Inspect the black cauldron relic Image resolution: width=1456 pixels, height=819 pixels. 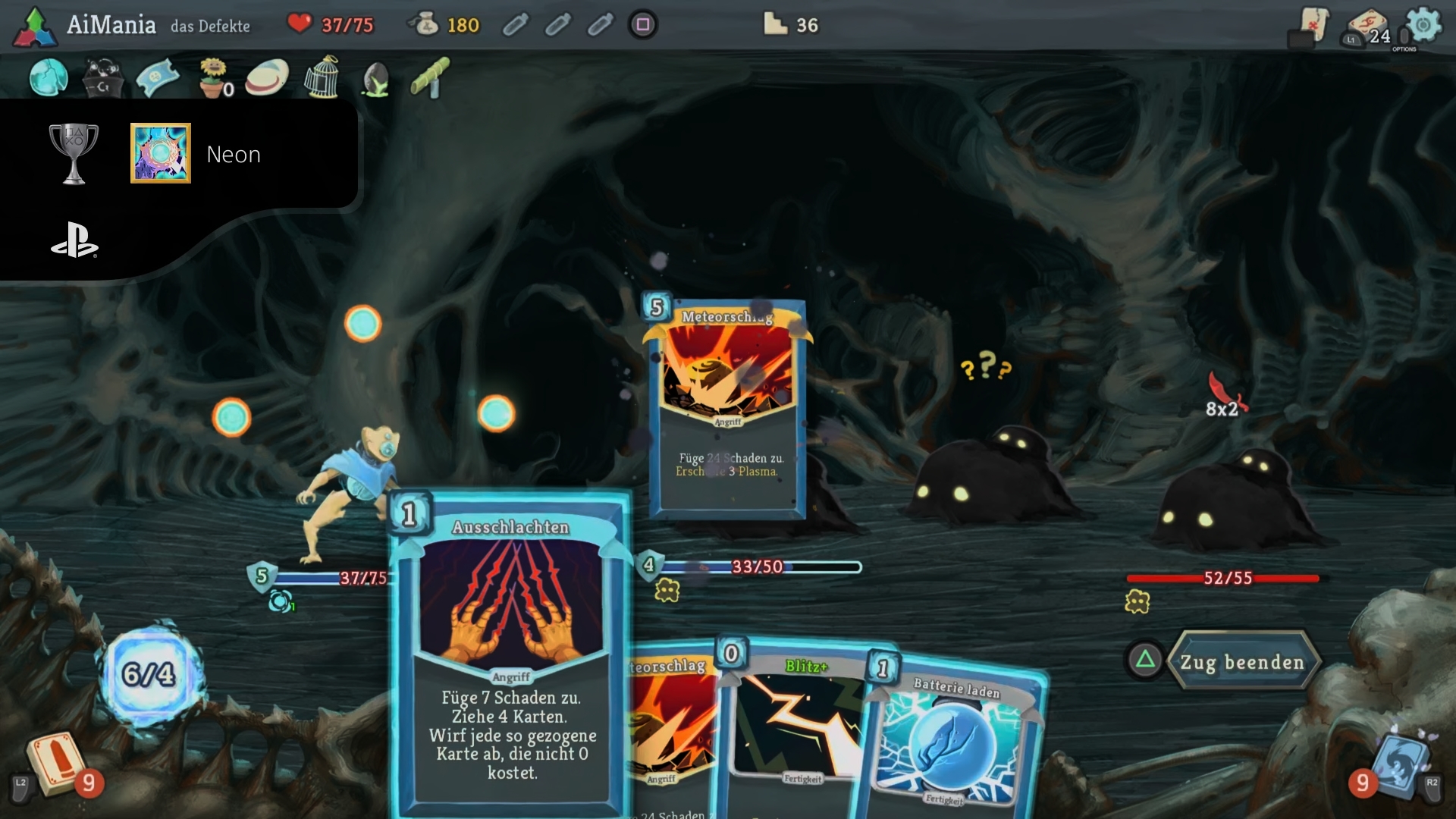click(102, 79)
